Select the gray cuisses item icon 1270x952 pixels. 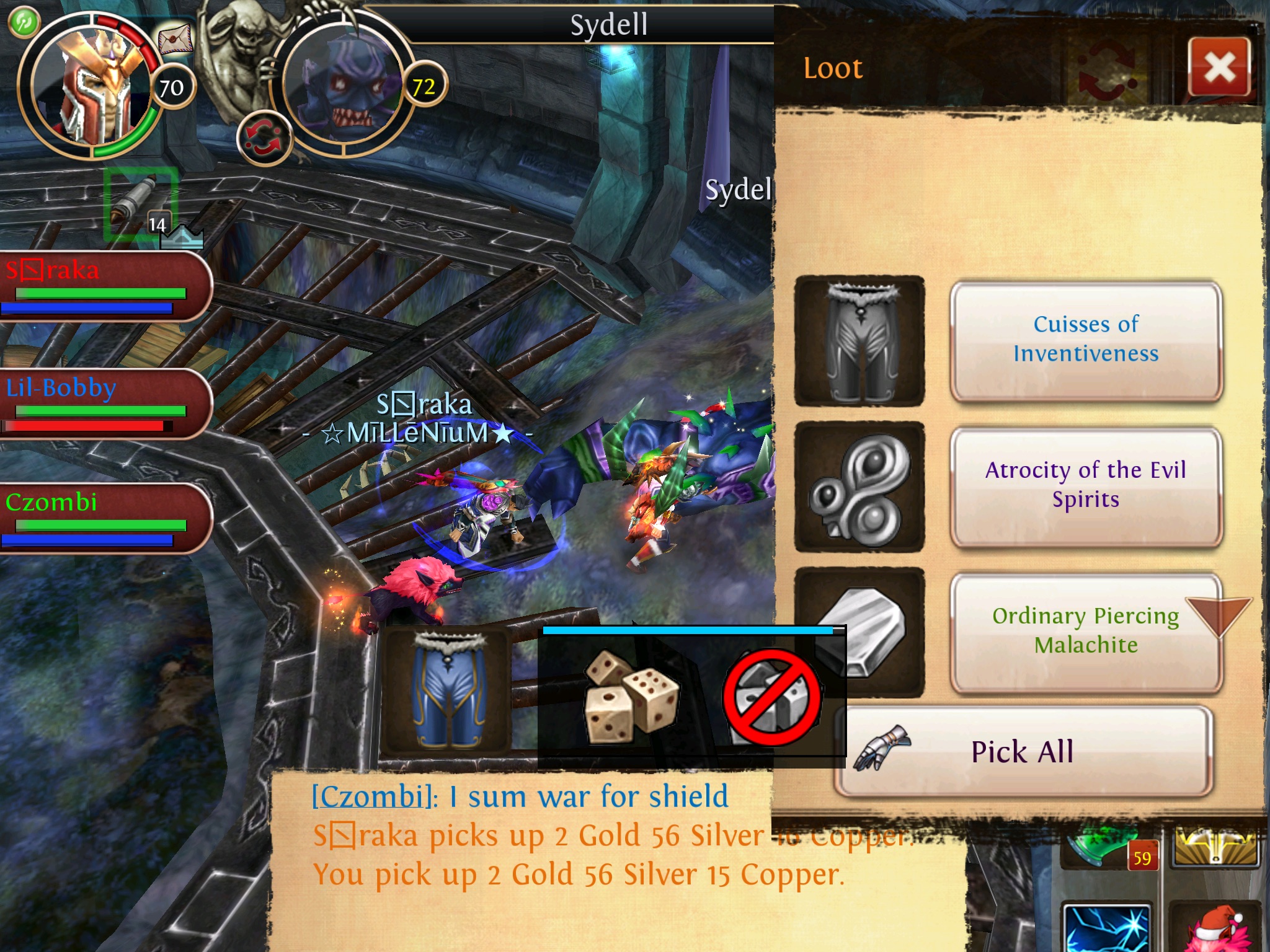click(859, 341)
